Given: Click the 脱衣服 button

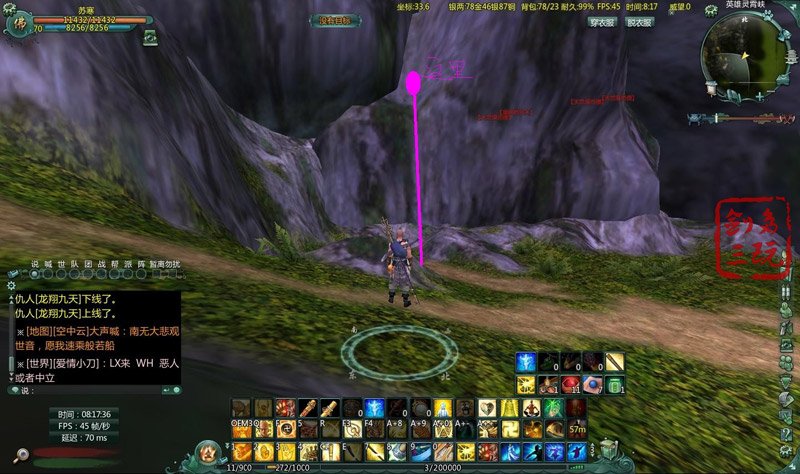Looking at the screenshot, I should click(639, 21).
